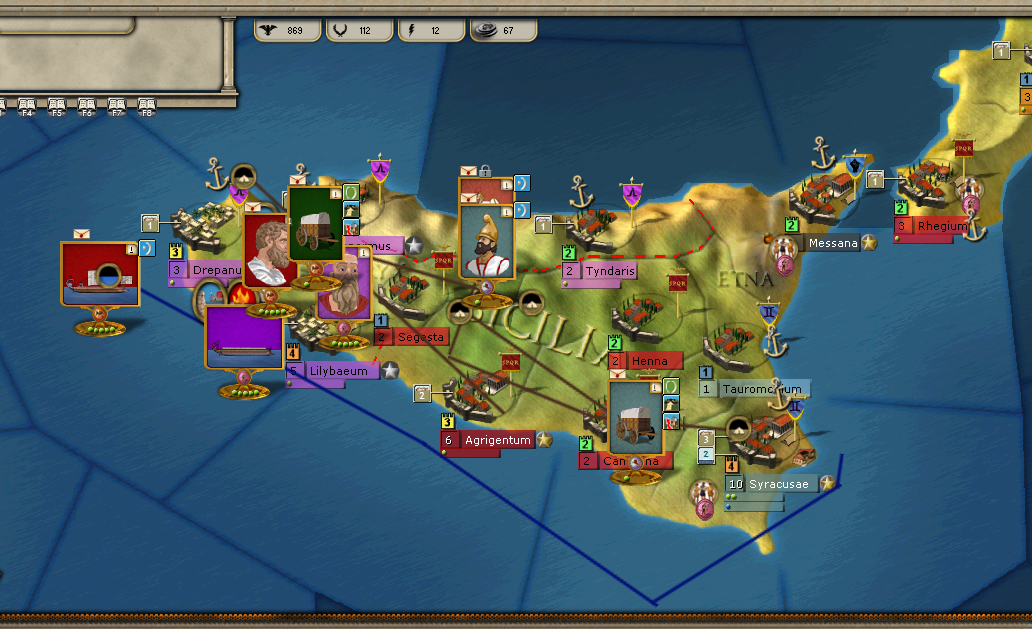1032x629 pixels.
Task: Open the F8 ledger page icon
Action: (x=147, y=105)
